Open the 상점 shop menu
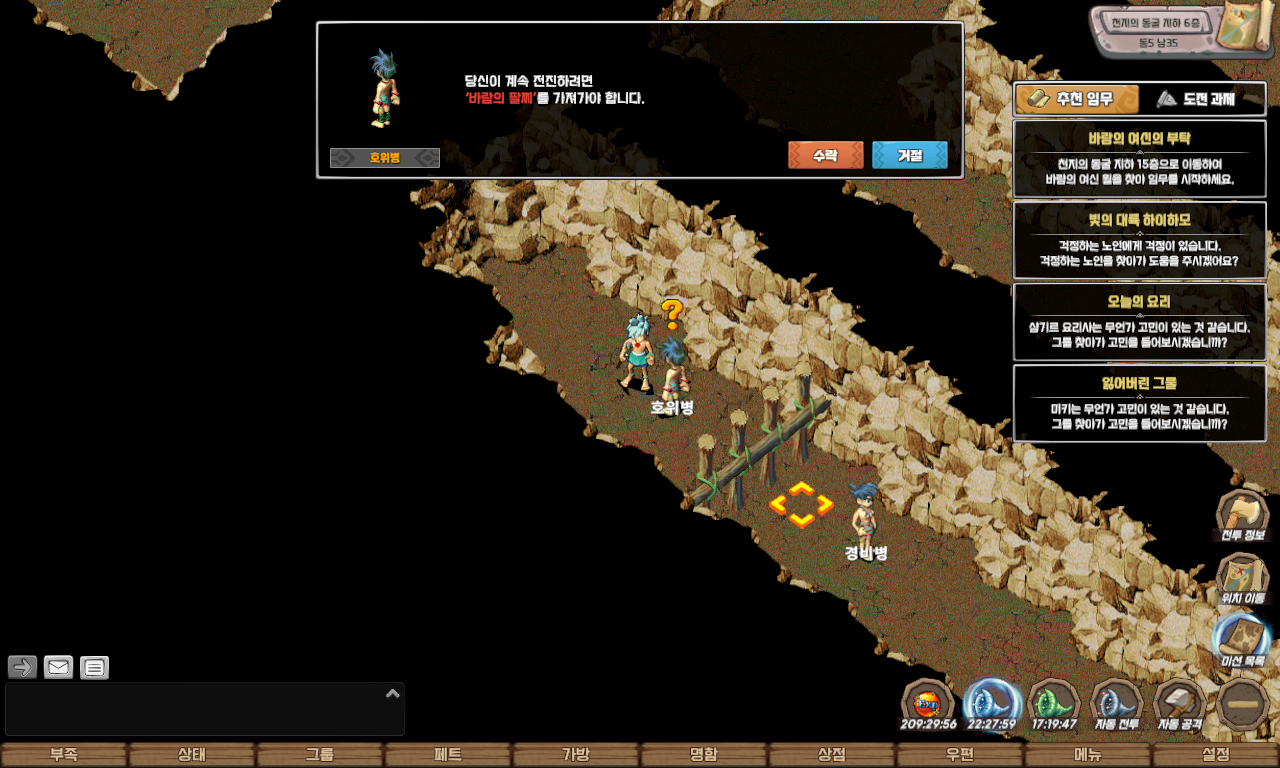Viewport: 1280px width, 768px height. pos(832,755)
